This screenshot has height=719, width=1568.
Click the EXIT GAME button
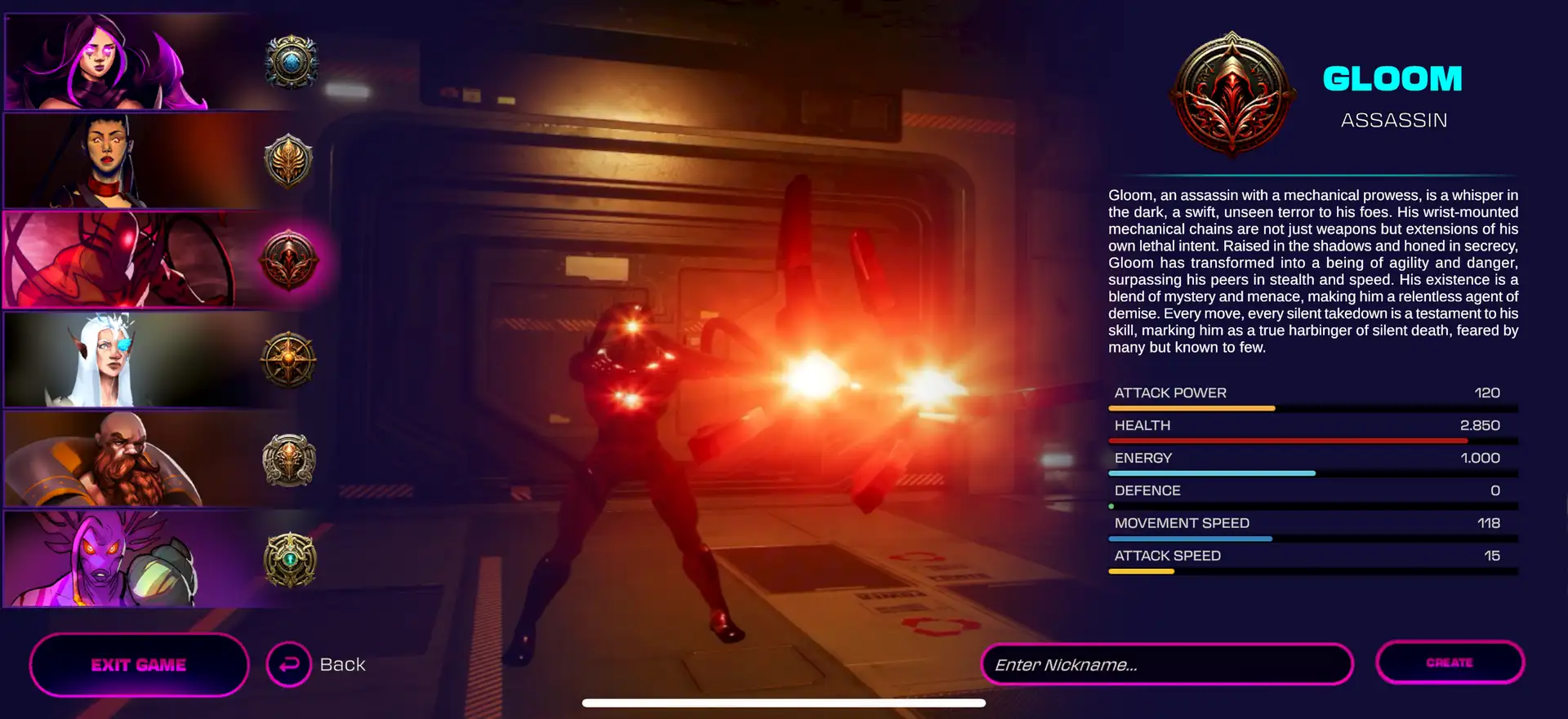(x=139, y=665)
